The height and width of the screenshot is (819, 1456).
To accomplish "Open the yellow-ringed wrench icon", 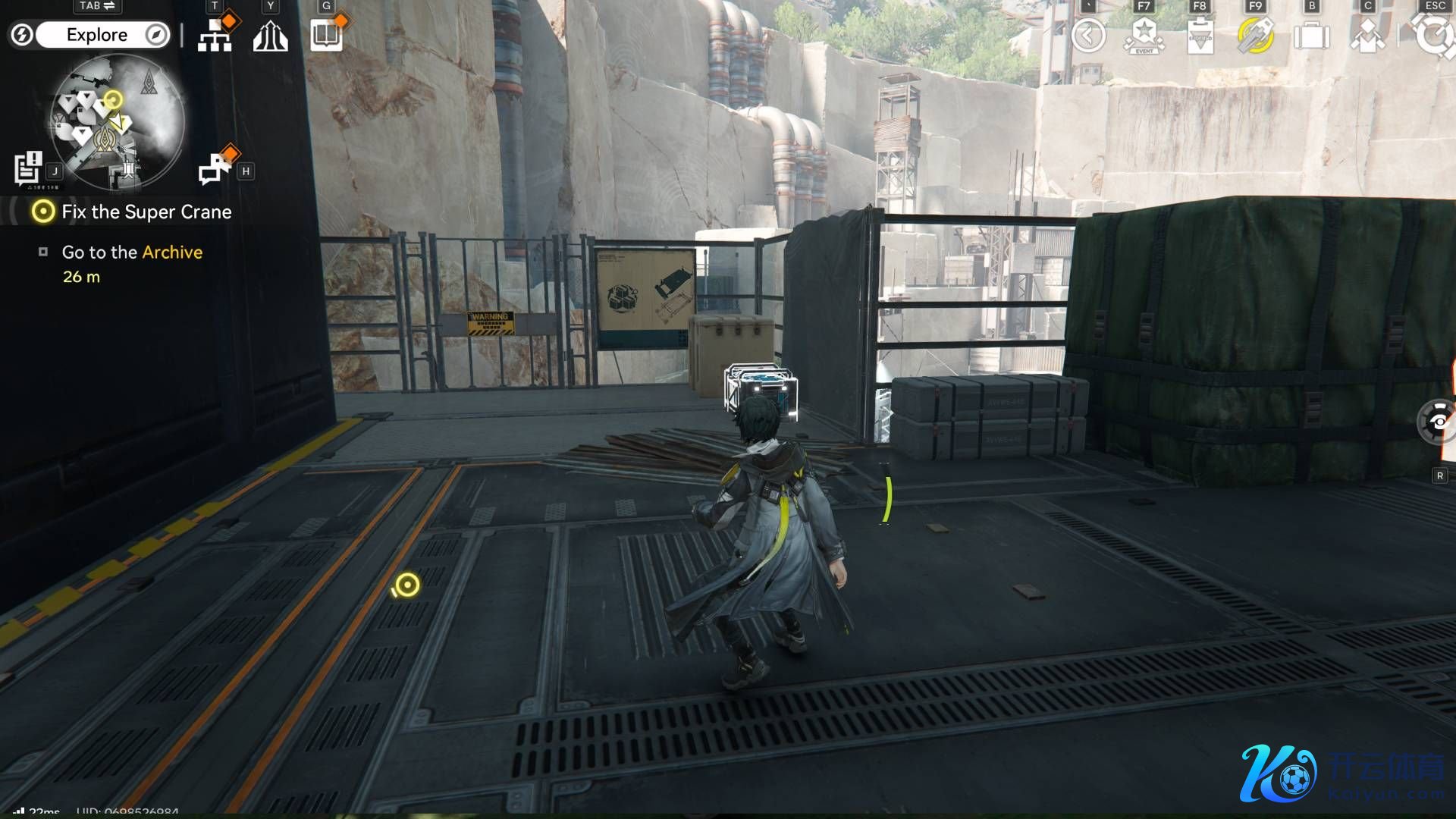I will pyautogui.click(x=1255, y=36).
